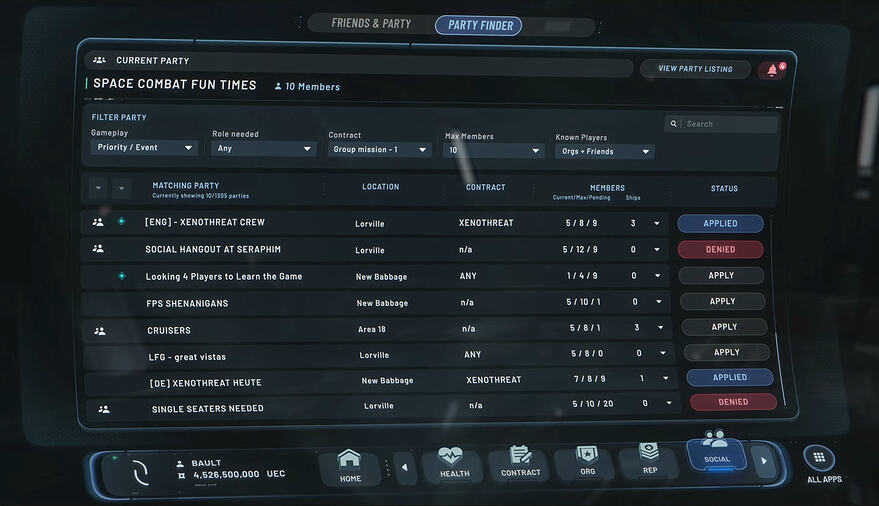This screenshot has height=506, width=879.
Task: Open the Contract filter dropdown
Action: pyautogui.click(x=380, y=150)
